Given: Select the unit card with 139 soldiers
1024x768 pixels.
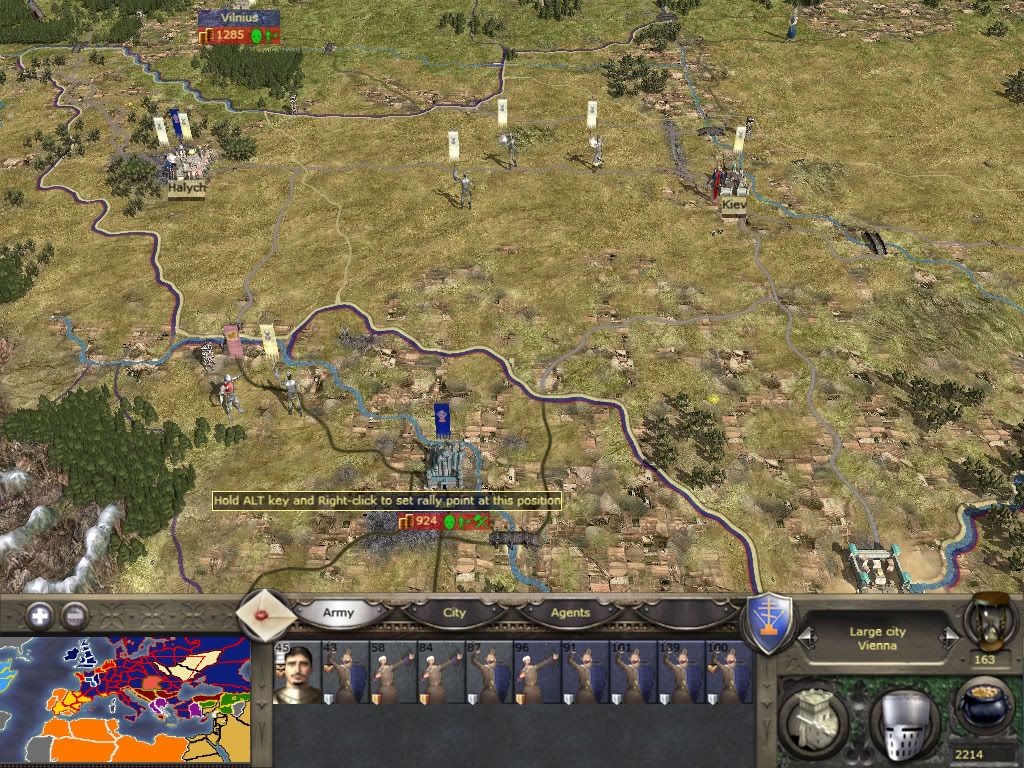Looking at the screenshot, I should pos(682,673).
